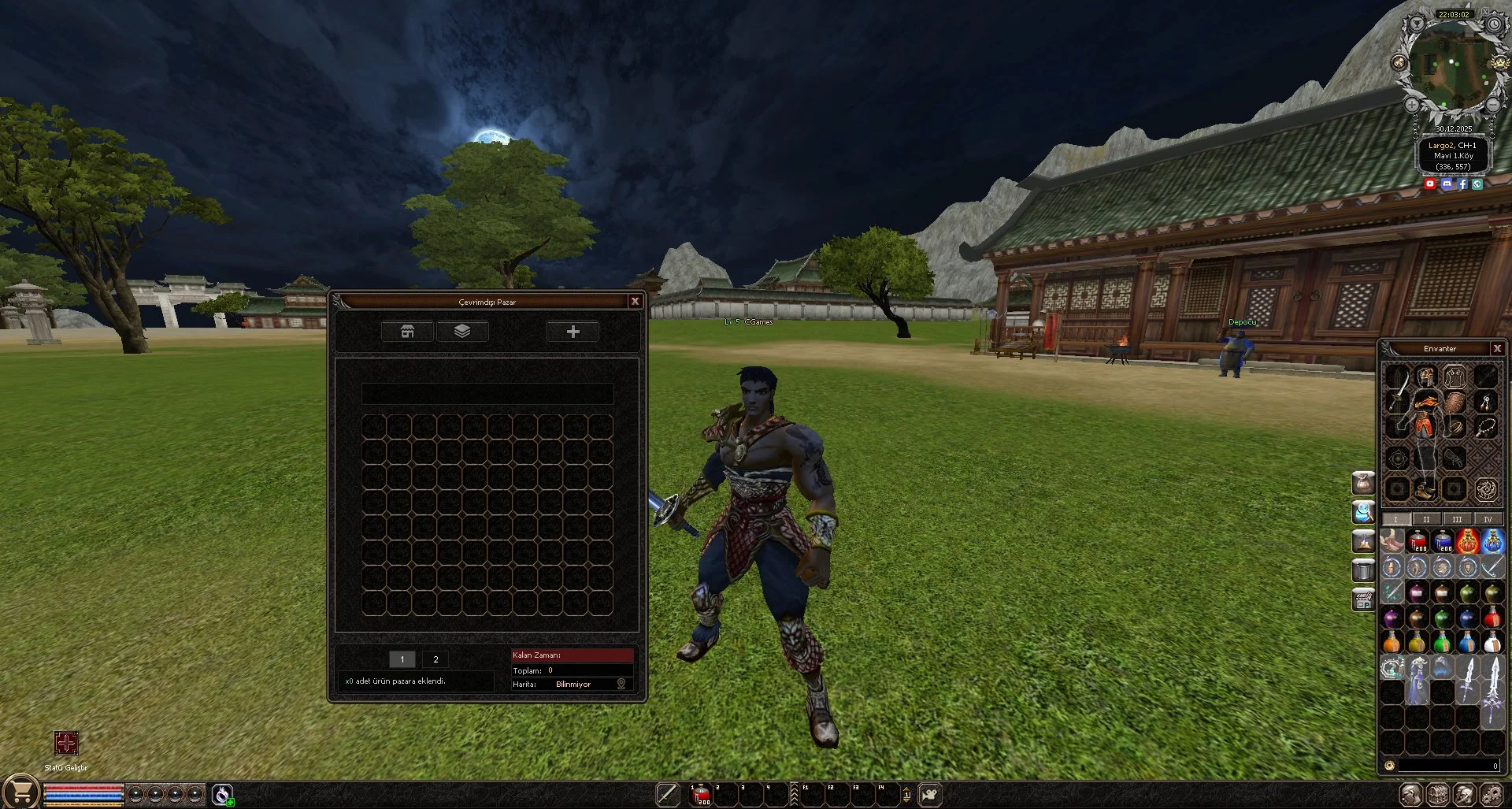Add an item with the plus button
Viewport: 1512px width, 809px height.
pyautogui.click(x=573, y=332)
